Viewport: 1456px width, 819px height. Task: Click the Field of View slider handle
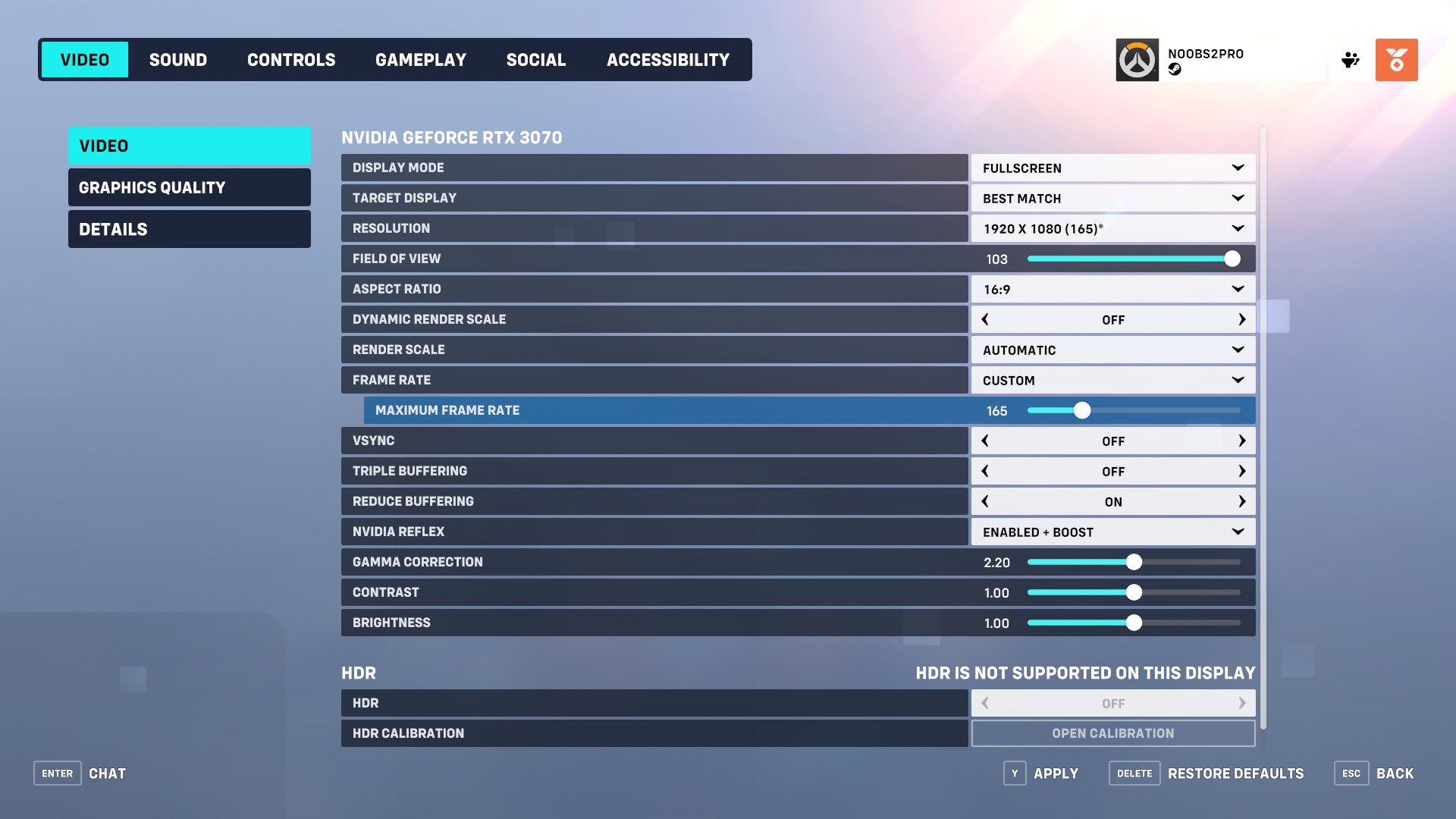tap(1232, 259)
